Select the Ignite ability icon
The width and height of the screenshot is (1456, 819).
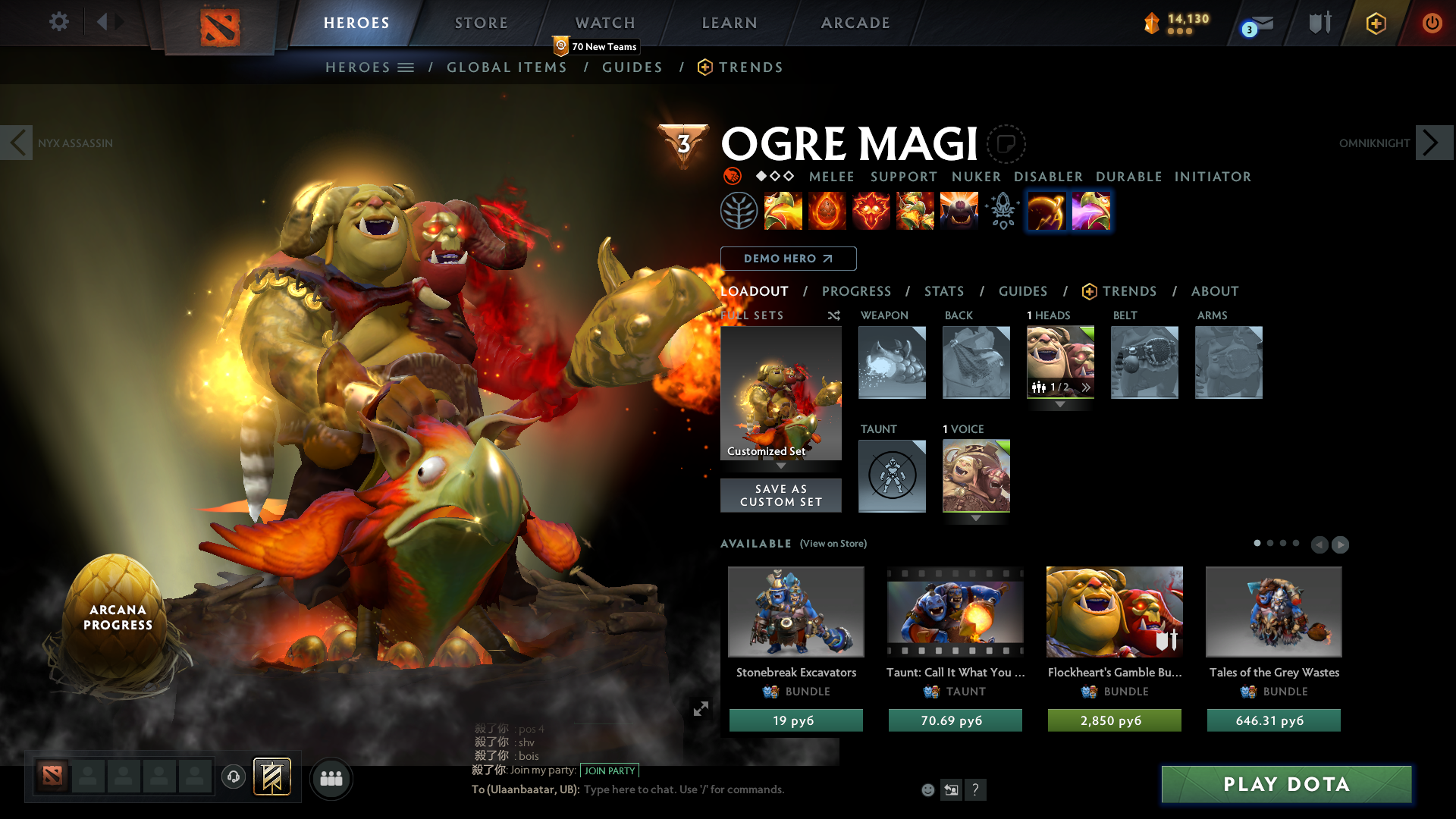(x=827, y=212)
